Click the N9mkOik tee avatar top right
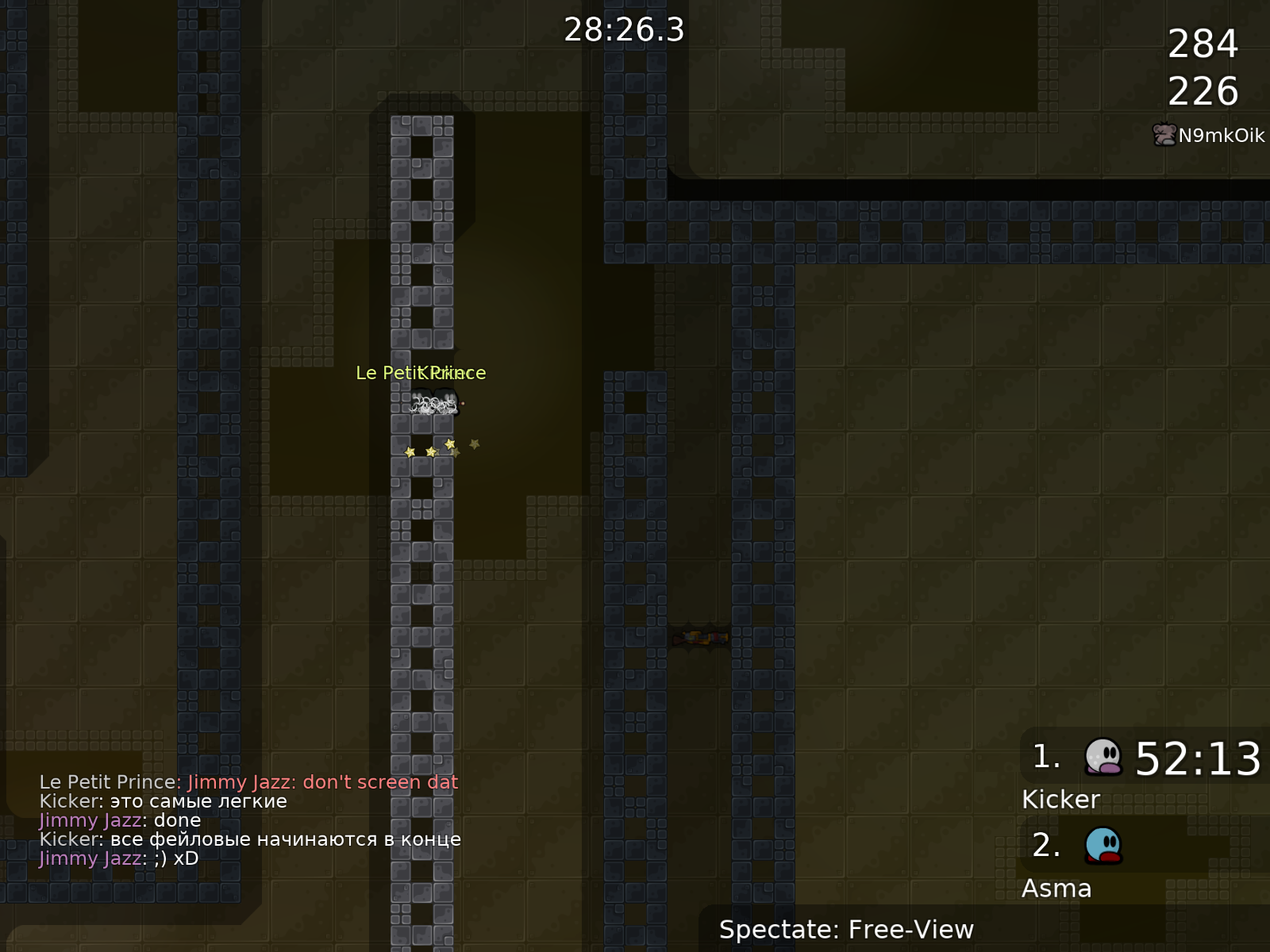This screenshot has width=1270, height=952. [1163, 135]
